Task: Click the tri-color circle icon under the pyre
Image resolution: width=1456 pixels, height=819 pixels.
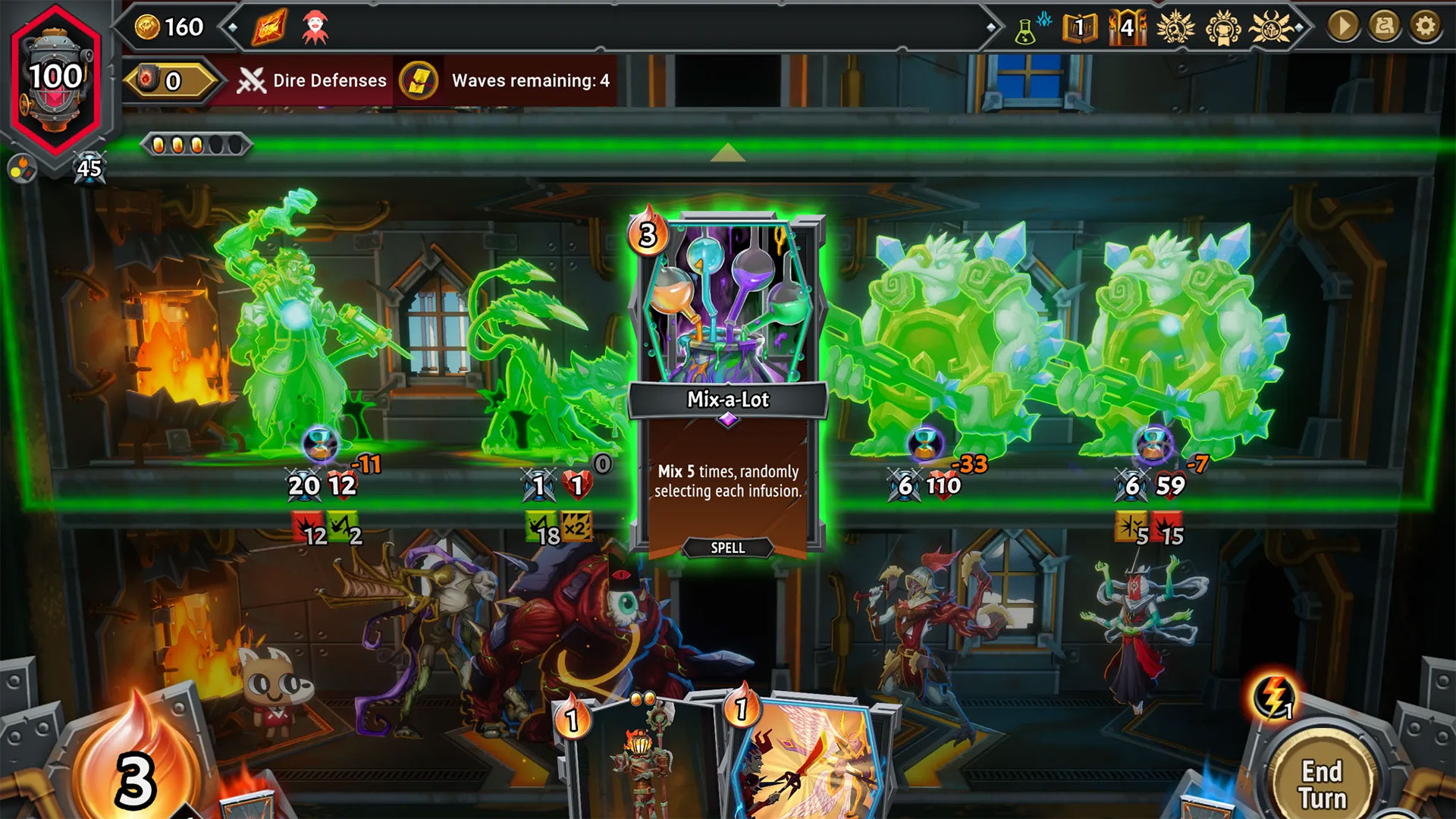Action: (21, 168)
